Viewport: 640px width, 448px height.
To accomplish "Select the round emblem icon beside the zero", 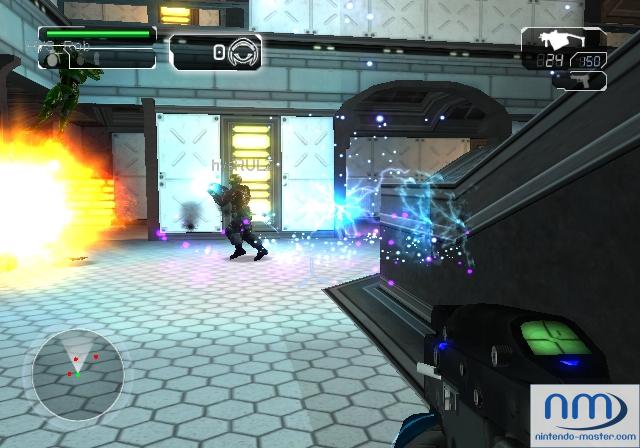I will (244, 52).
